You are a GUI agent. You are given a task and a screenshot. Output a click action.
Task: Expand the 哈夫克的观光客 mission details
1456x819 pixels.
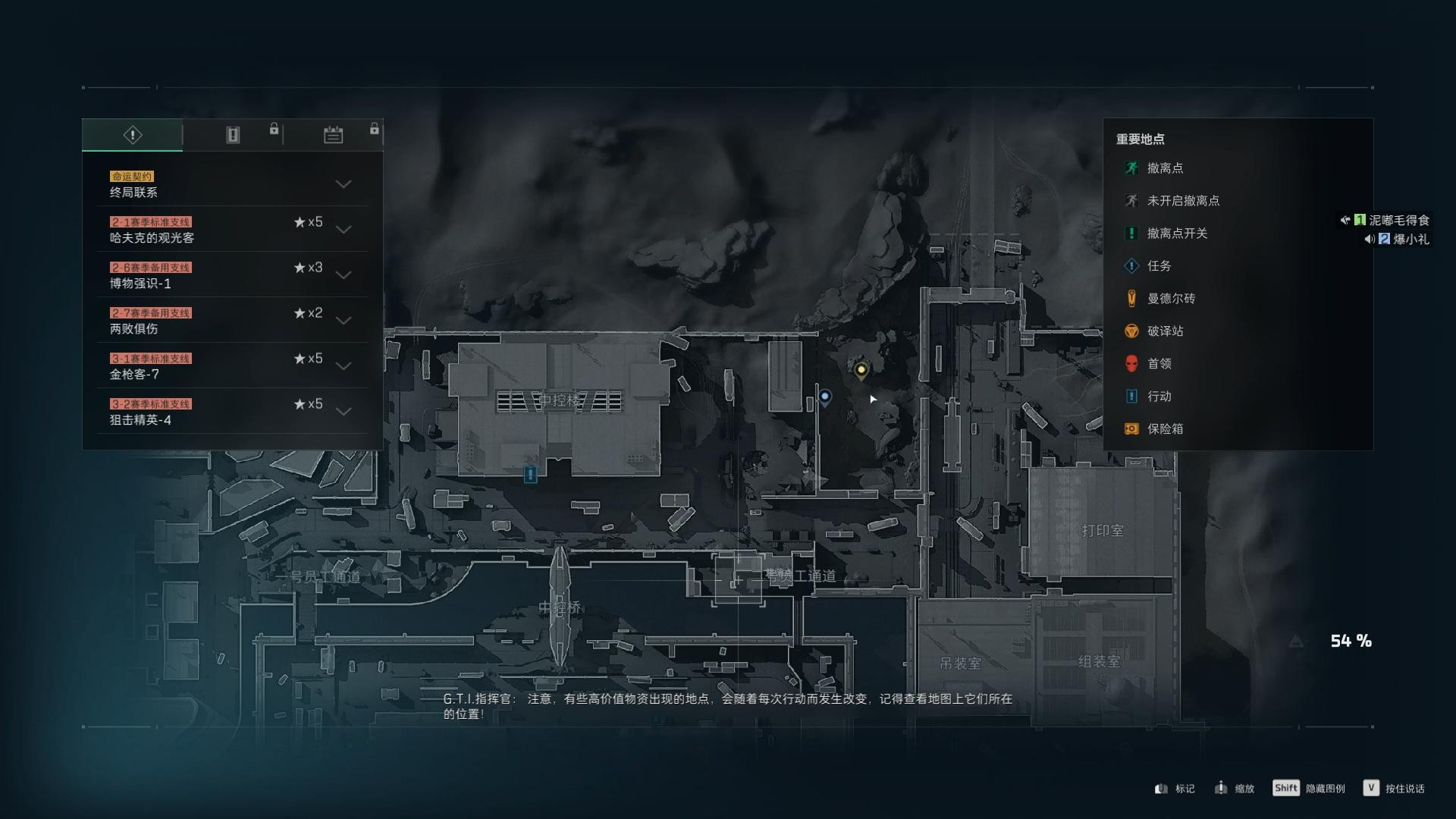click(344, 230)
